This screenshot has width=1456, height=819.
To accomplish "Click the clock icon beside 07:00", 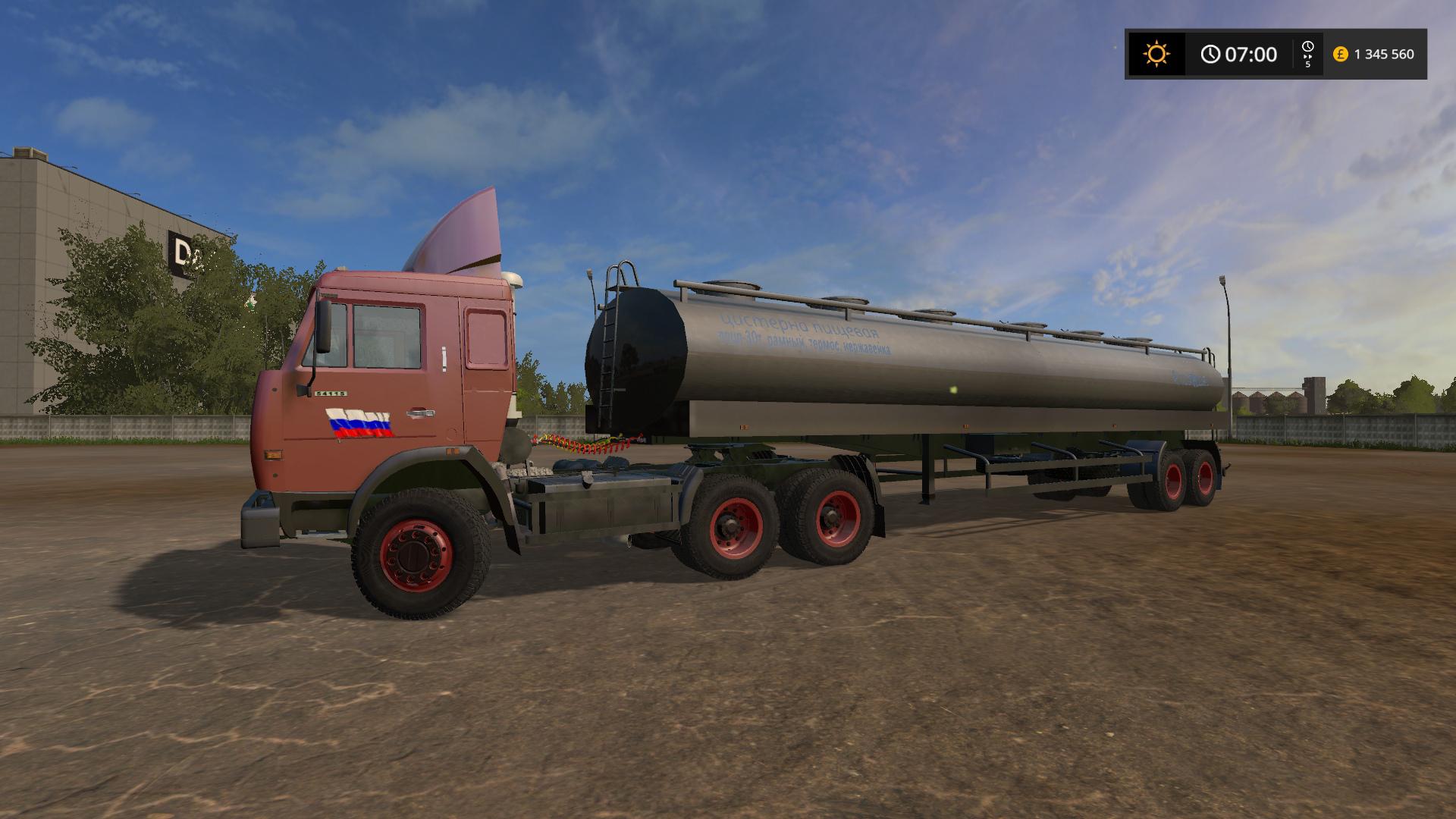I will pos(1211,53).
